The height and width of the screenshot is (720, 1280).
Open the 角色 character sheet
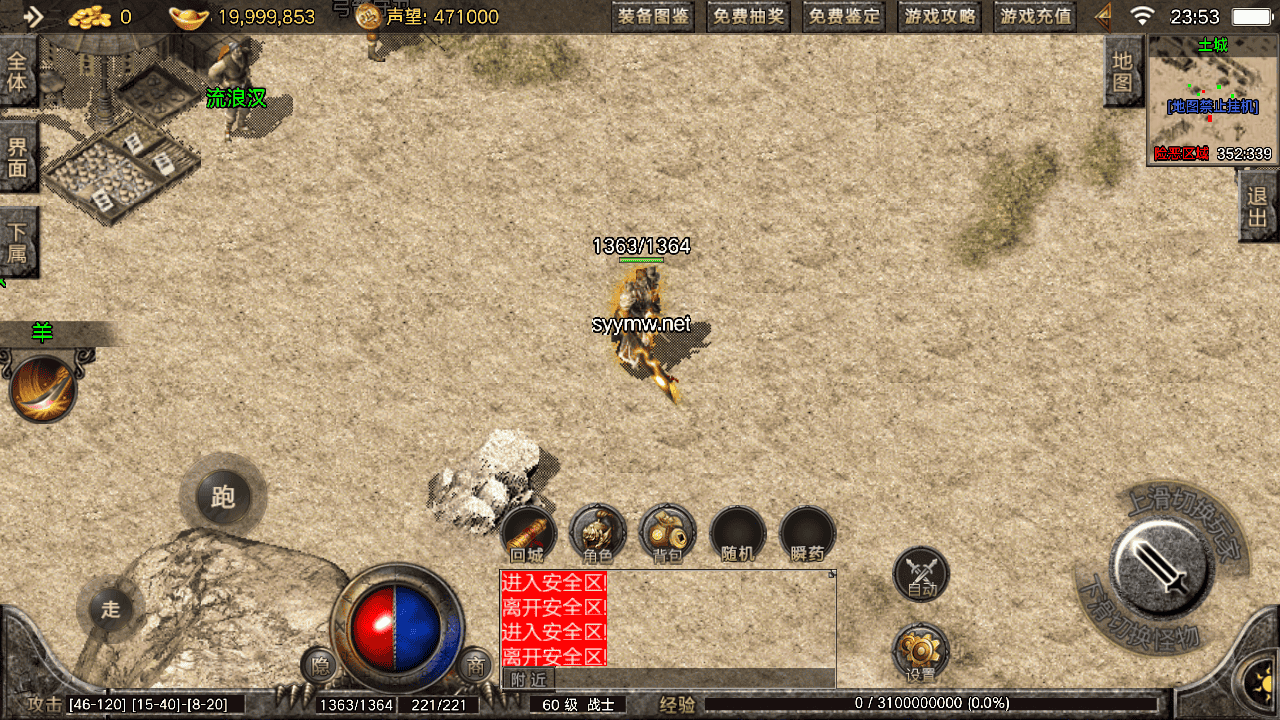[597, 533]
